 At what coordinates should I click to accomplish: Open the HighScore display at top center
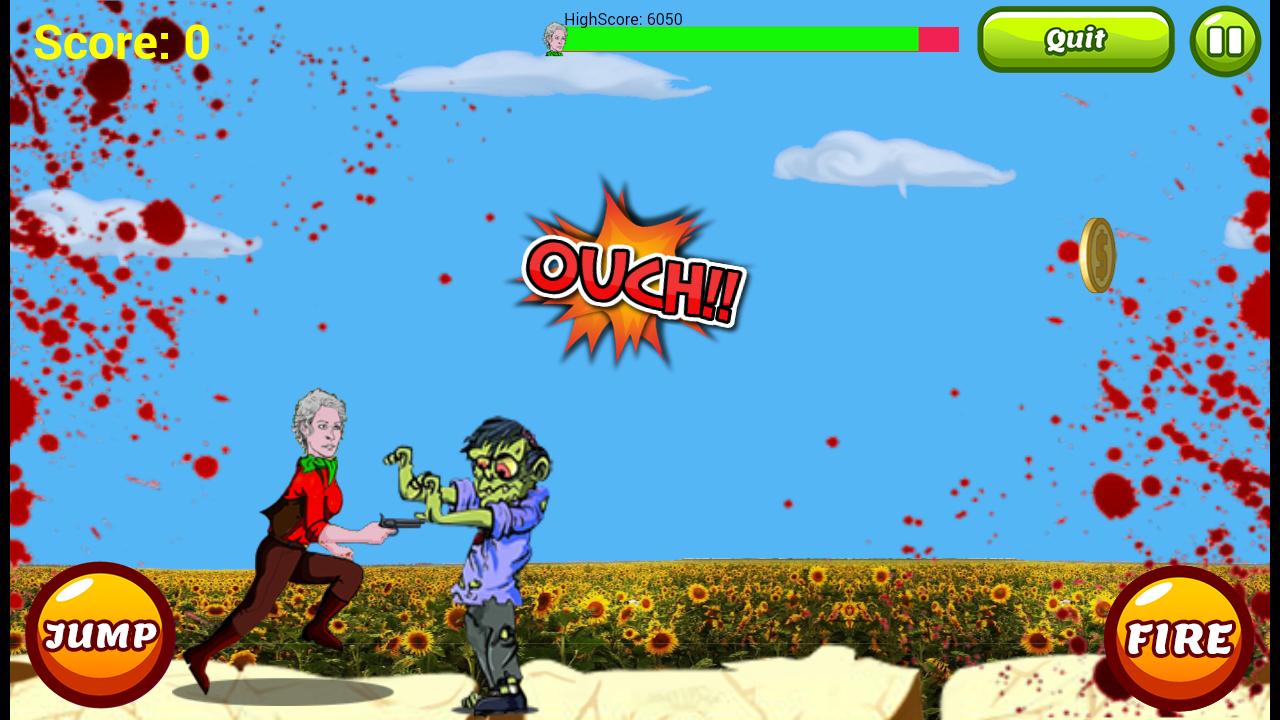(622, 19)
